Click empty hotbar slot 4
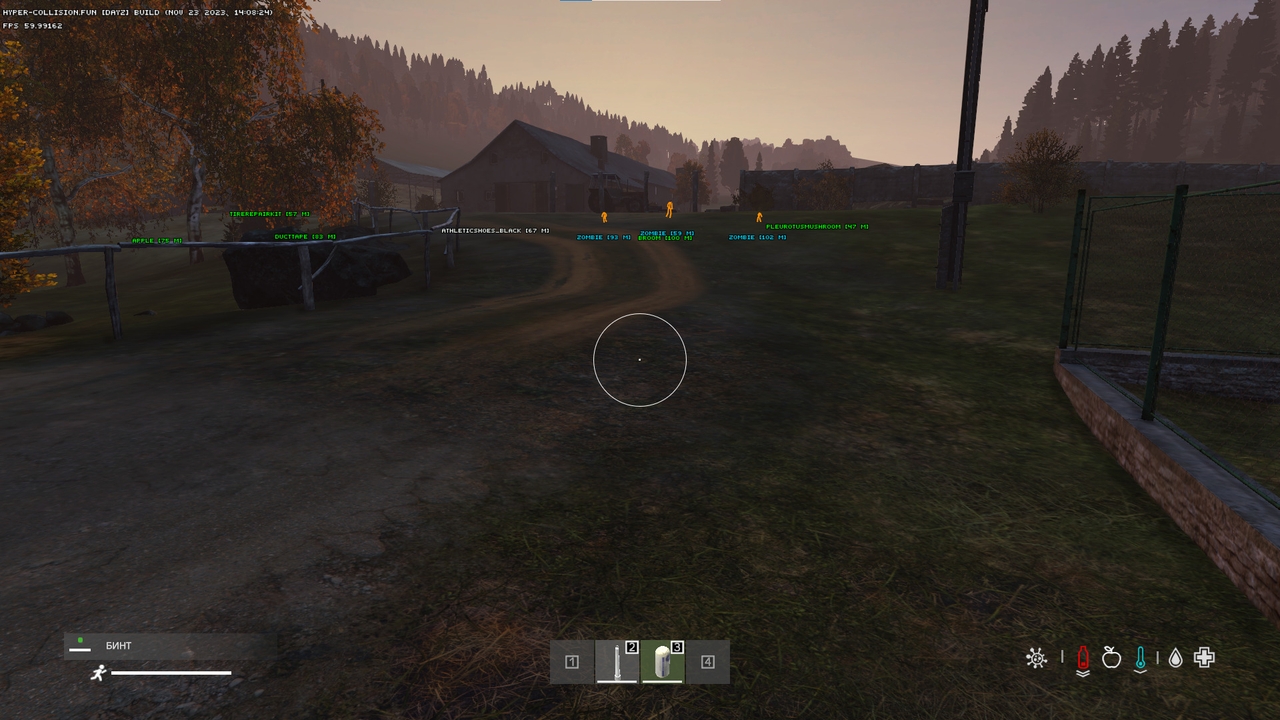This screenshot has width=1280, height=720. click(708, 661)
